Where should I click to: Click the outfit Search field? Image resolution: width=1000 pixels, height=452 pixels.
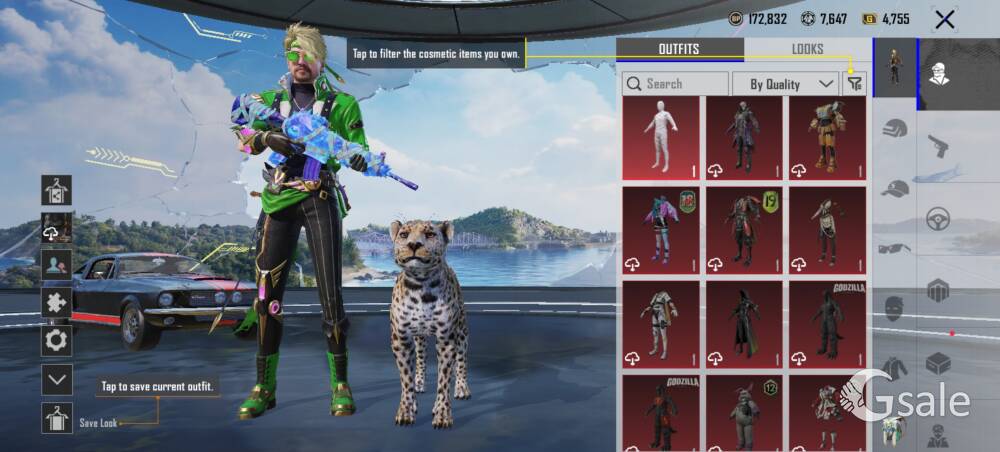point(675,84)
